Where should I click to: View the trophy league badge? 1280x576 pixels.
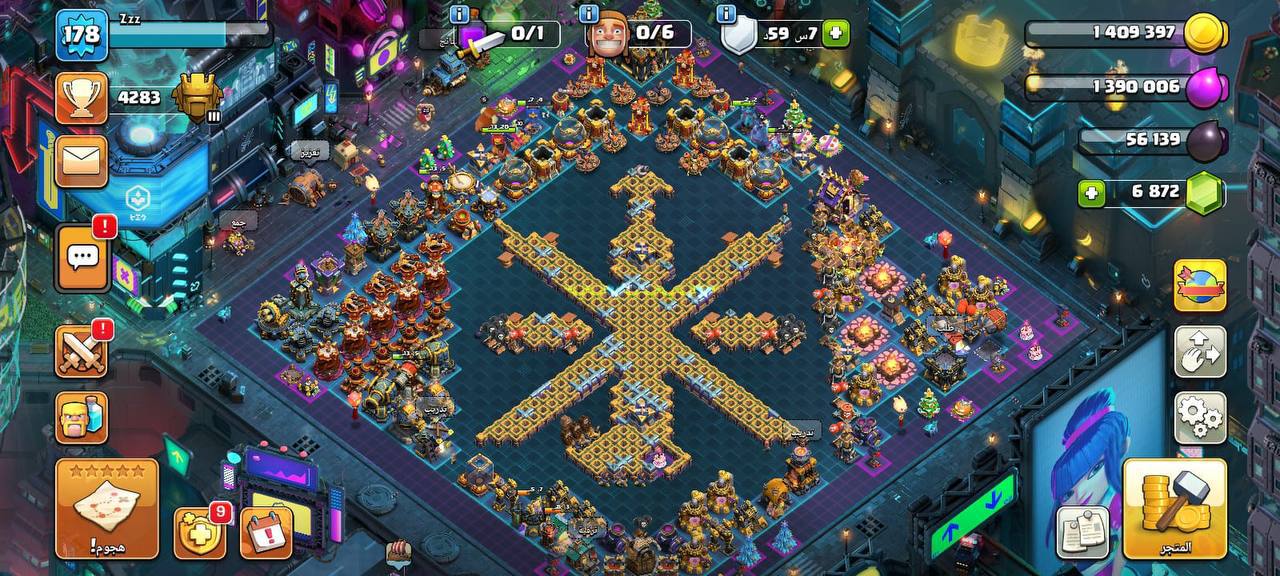coord(197,98)
